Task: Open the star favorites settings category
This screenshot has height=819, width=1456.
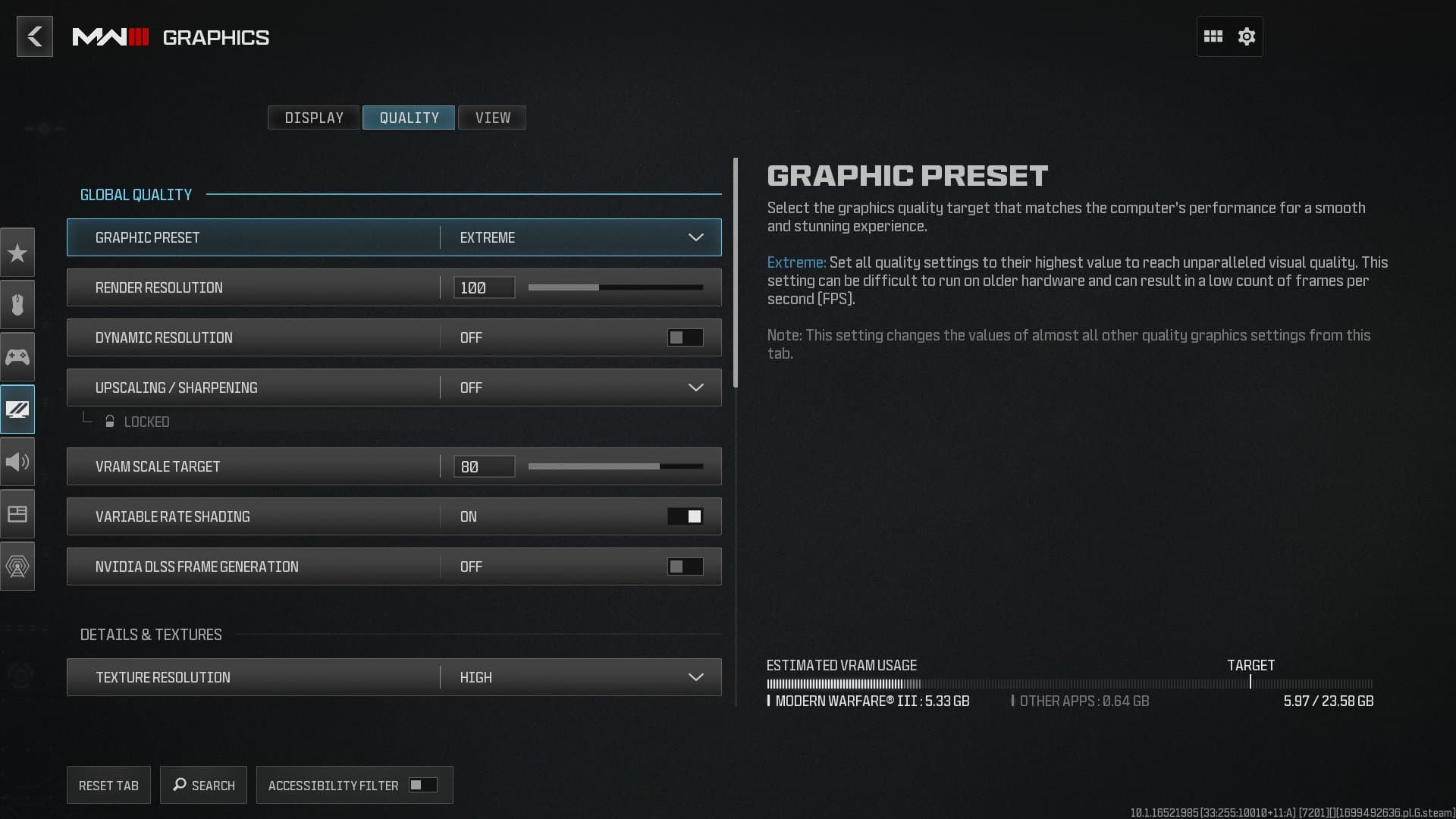Action: (17, 253)
